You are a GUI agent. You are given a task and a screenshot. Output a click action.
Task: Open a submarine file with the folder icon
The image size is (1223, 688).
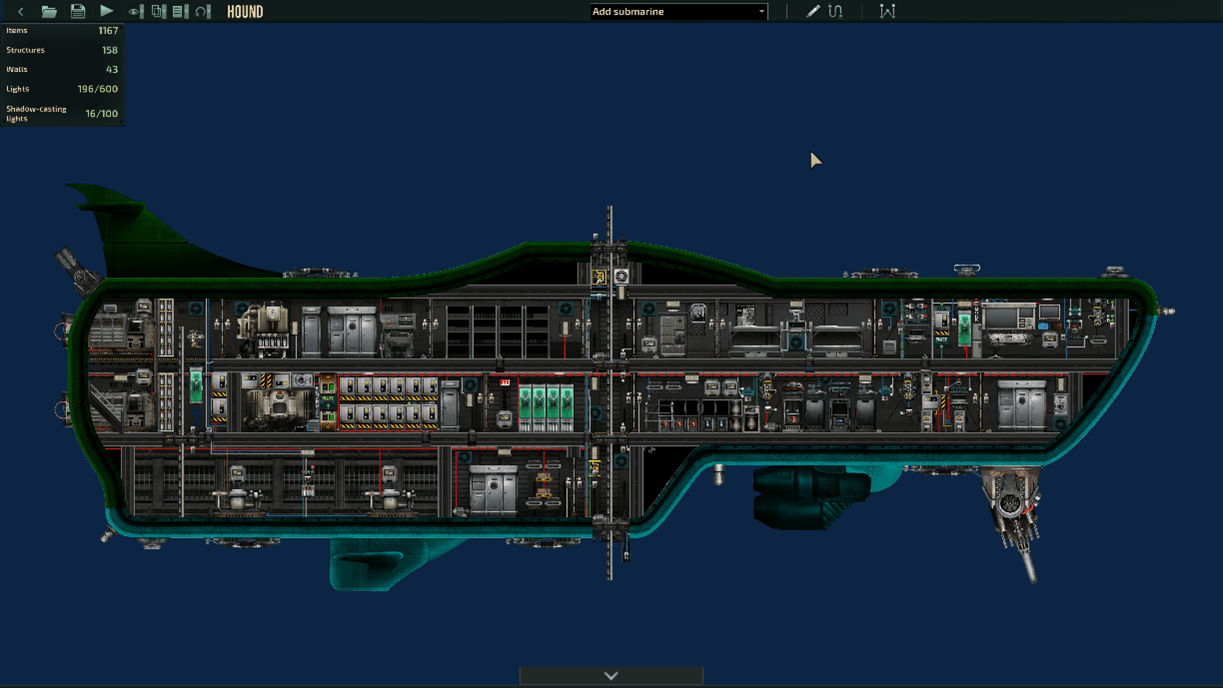coord(49,12)
